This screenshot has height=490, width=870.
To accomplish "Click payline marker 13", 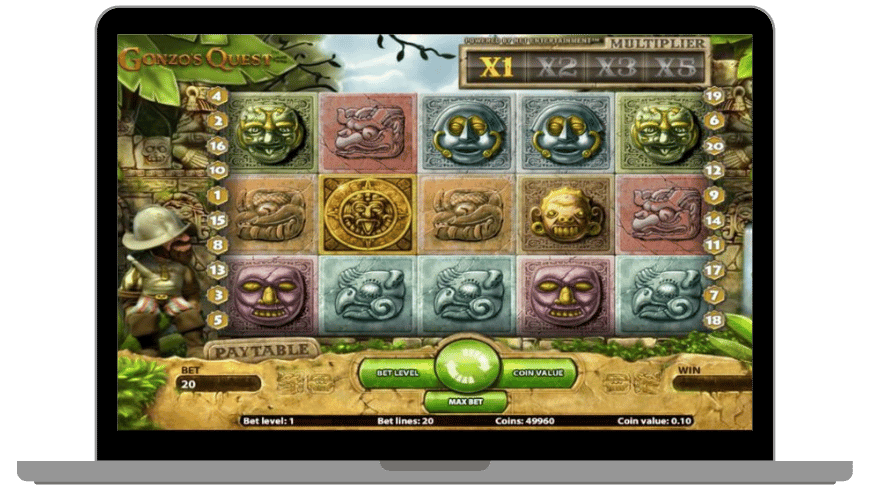I will [x=217, y=270].
